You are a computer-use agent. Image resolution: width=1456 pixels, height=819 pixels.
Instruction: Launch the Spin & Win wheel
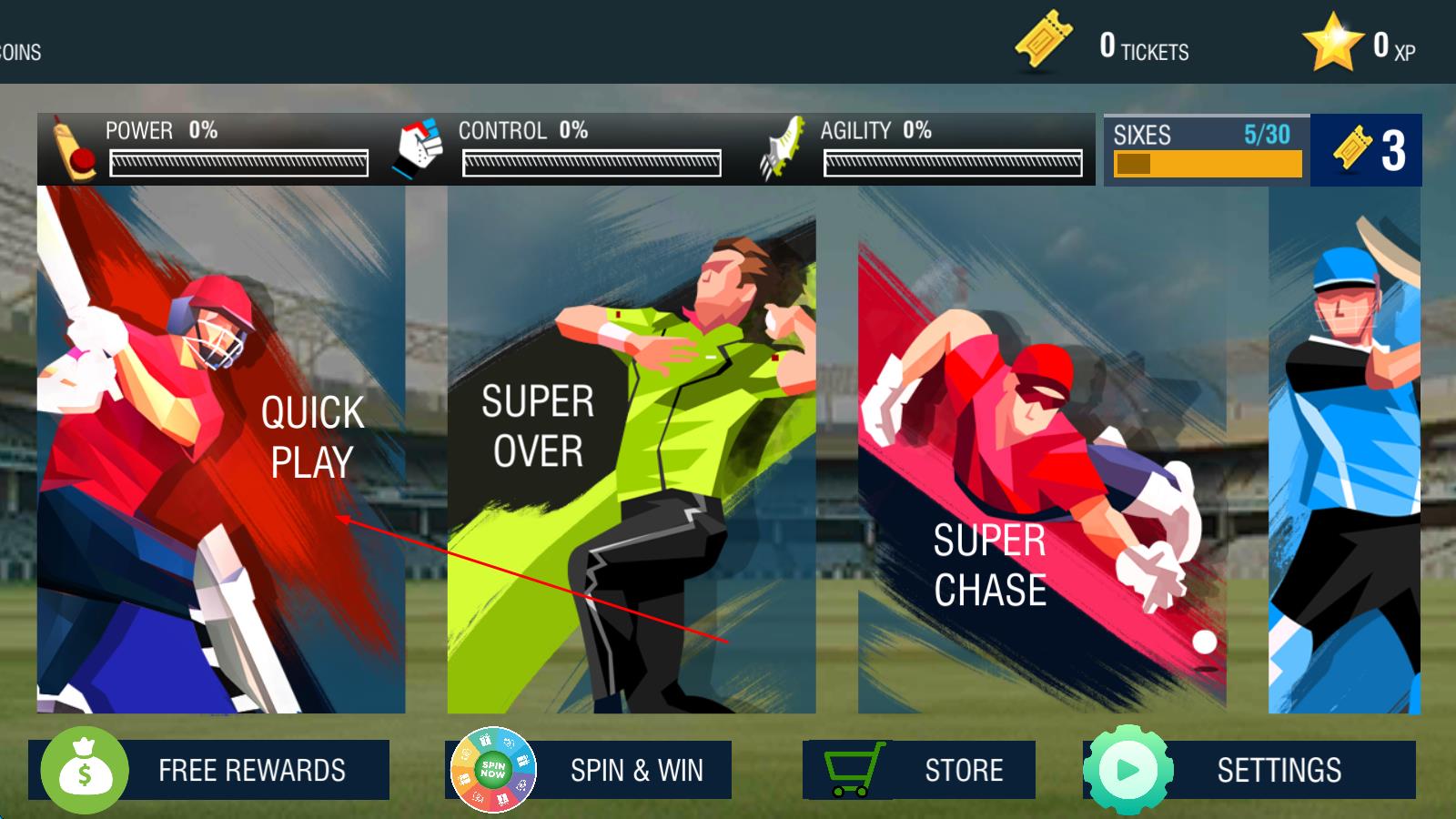(588, 770)
